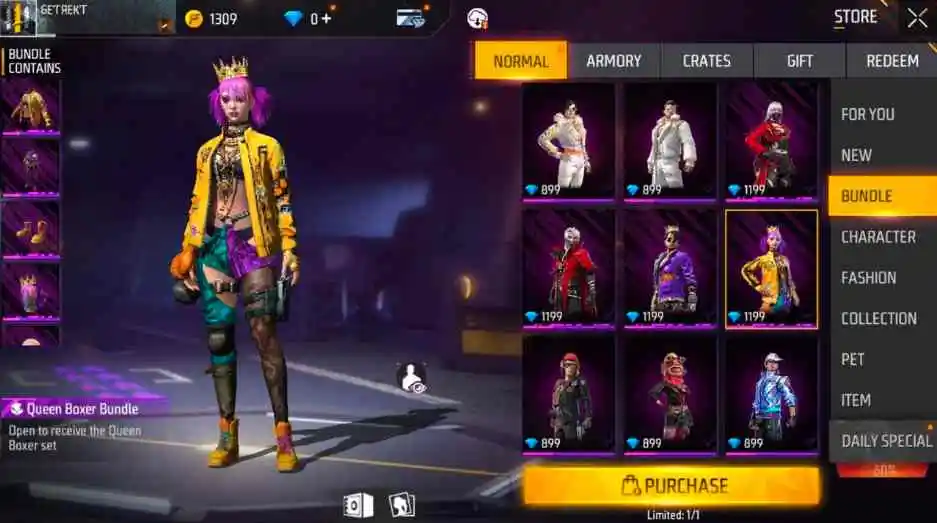Show the Normal store tab
This screenshot has height=523, width=937.
(520, 61)
